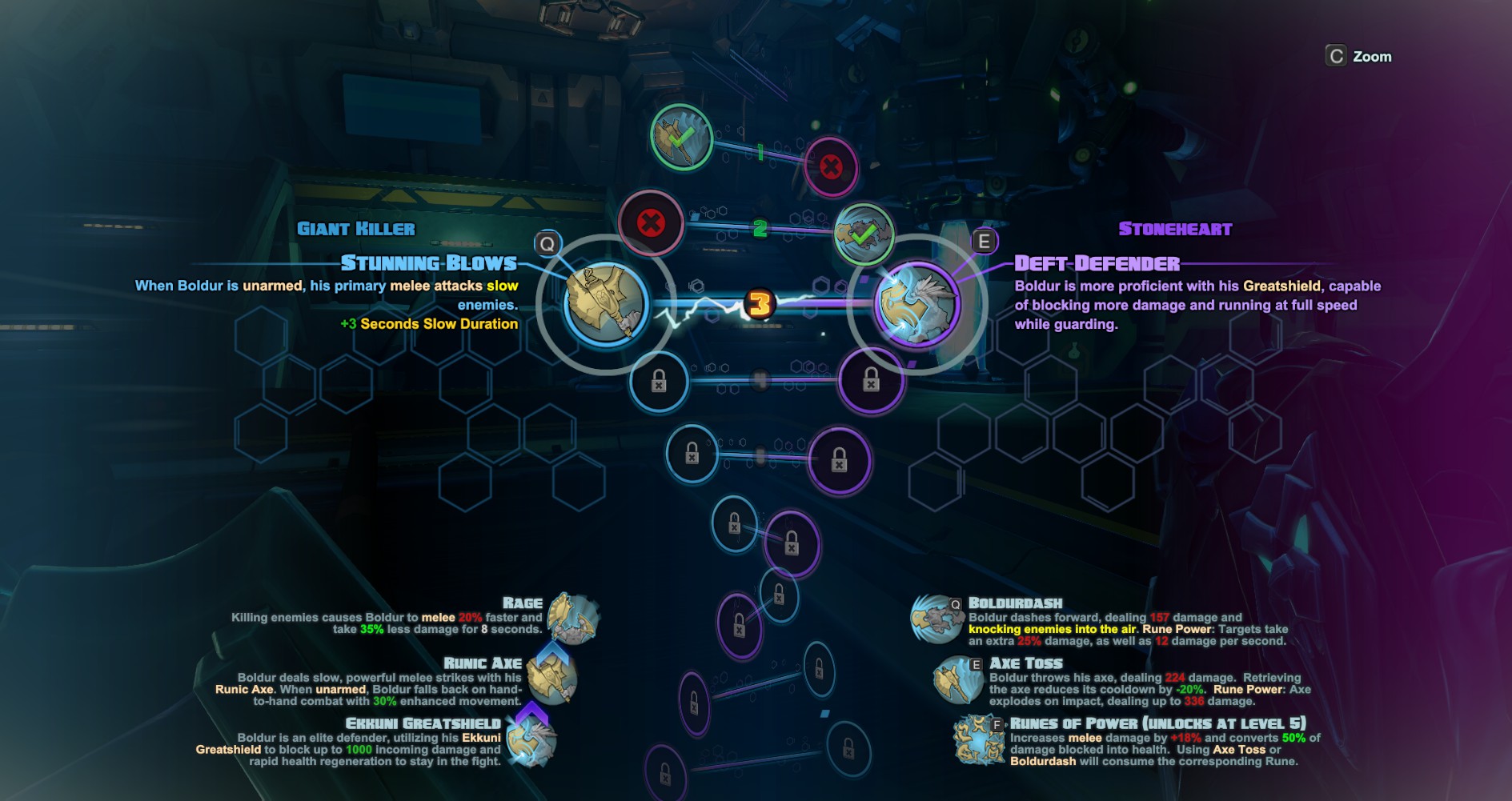This screenshot has width=1512, height=801.
Task: Click the level 2 rejected red X node
Action: [651, 223]
